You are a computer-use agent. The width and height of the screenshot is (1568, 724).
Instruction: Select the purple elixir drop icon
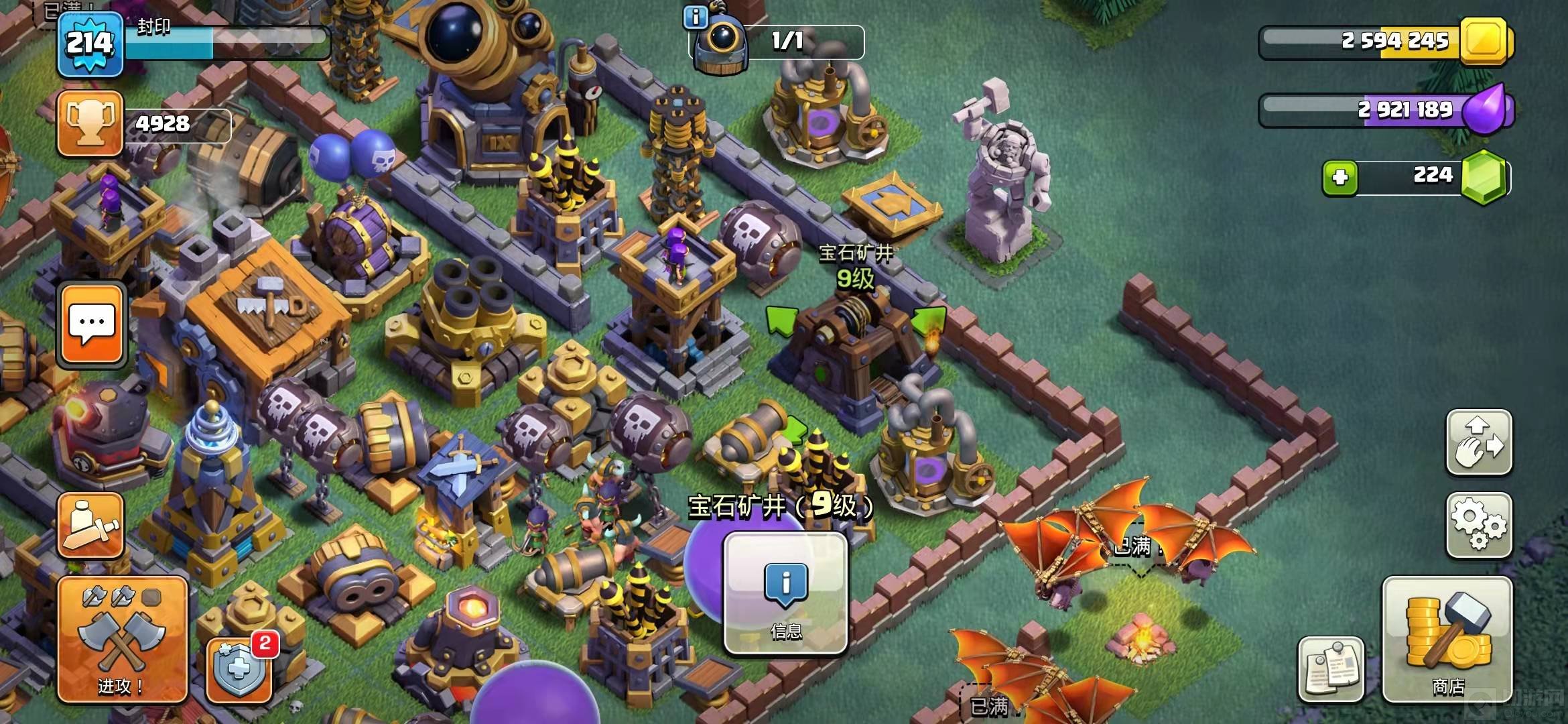[1487, 110]
